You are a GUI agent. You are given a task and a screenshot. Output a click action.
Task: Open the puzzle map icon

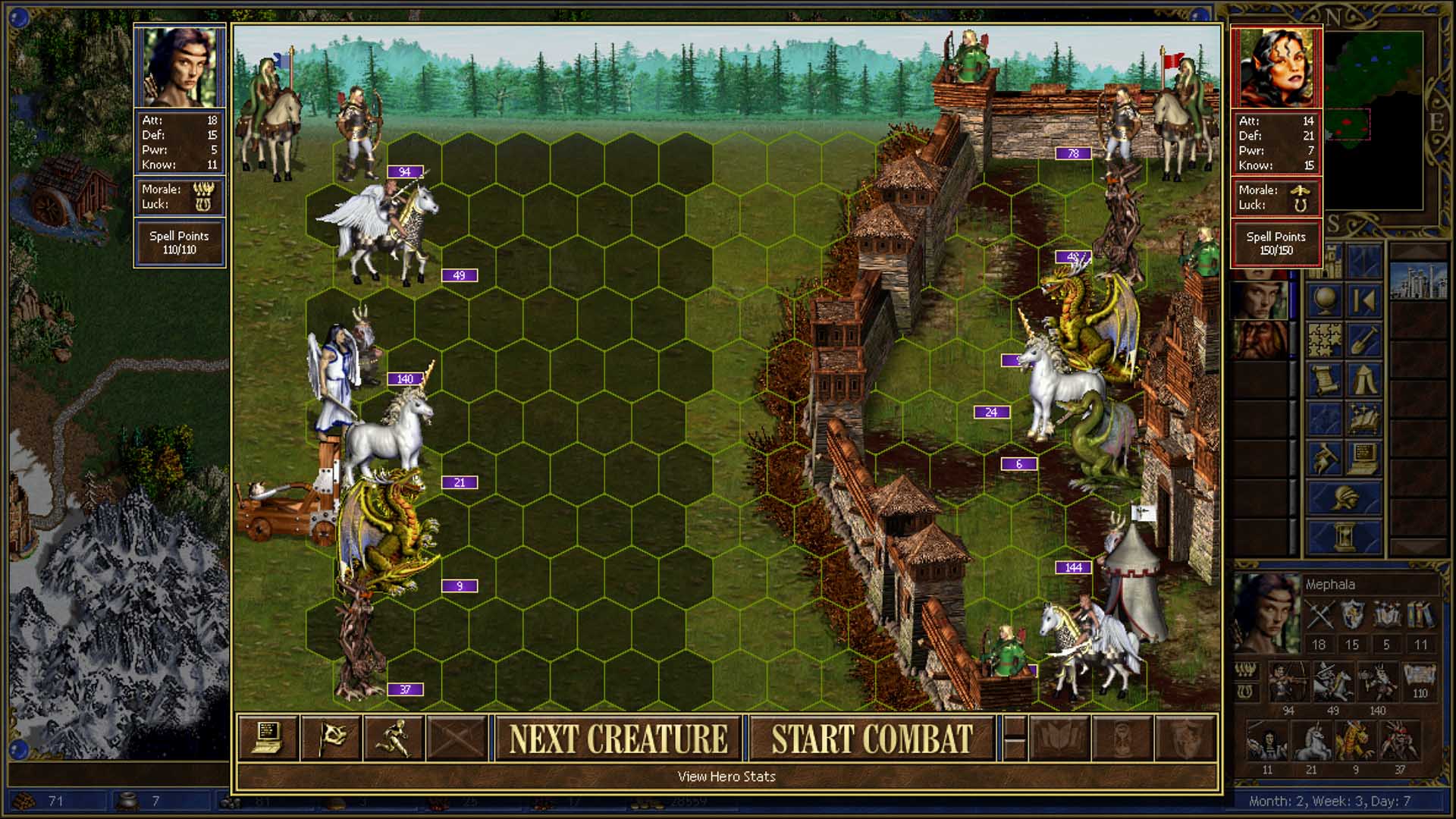point(1325,340)
